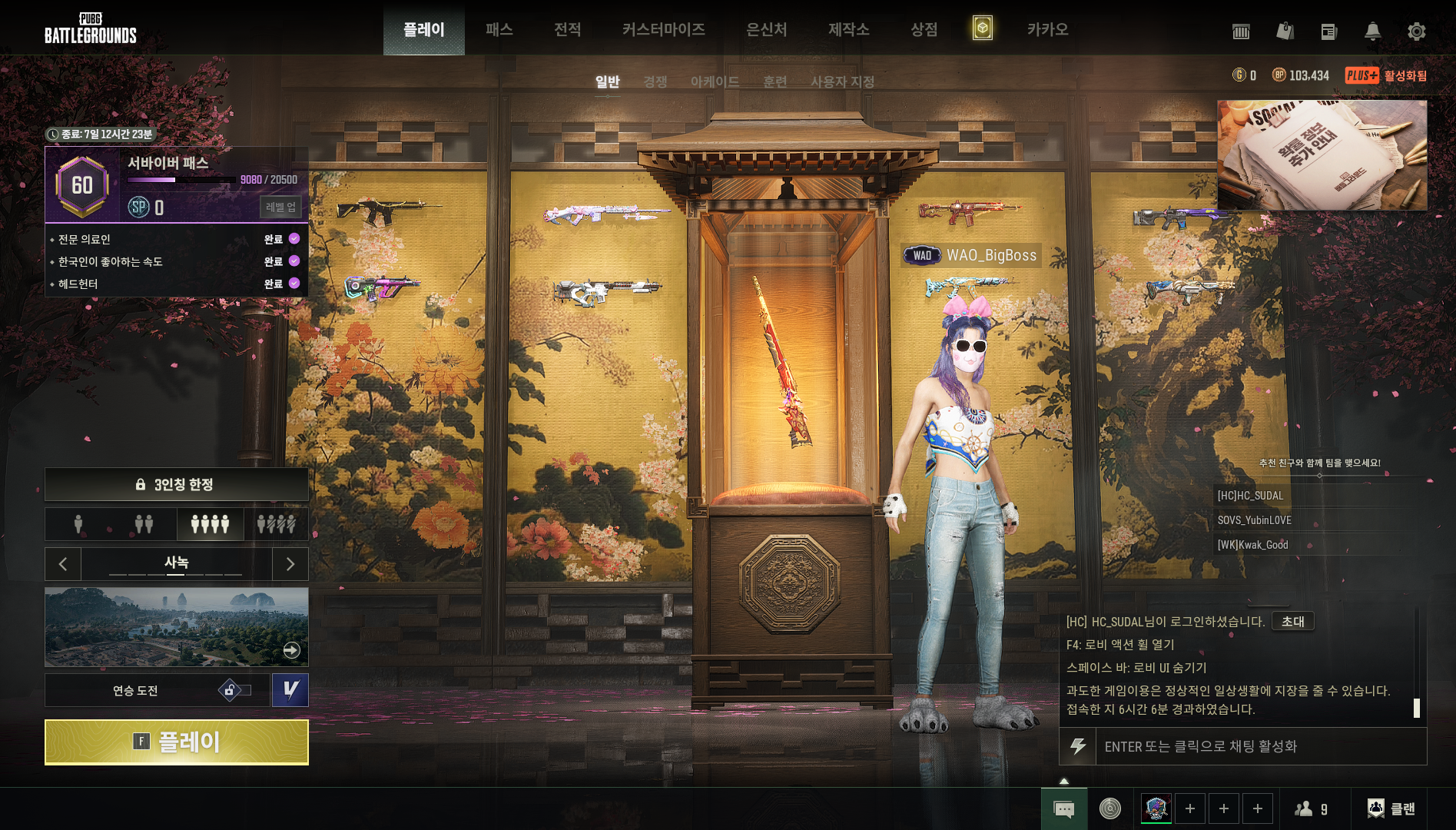1456x830 pixels.
Task: Go to the 상점 store tab
Action: [924, 29]
